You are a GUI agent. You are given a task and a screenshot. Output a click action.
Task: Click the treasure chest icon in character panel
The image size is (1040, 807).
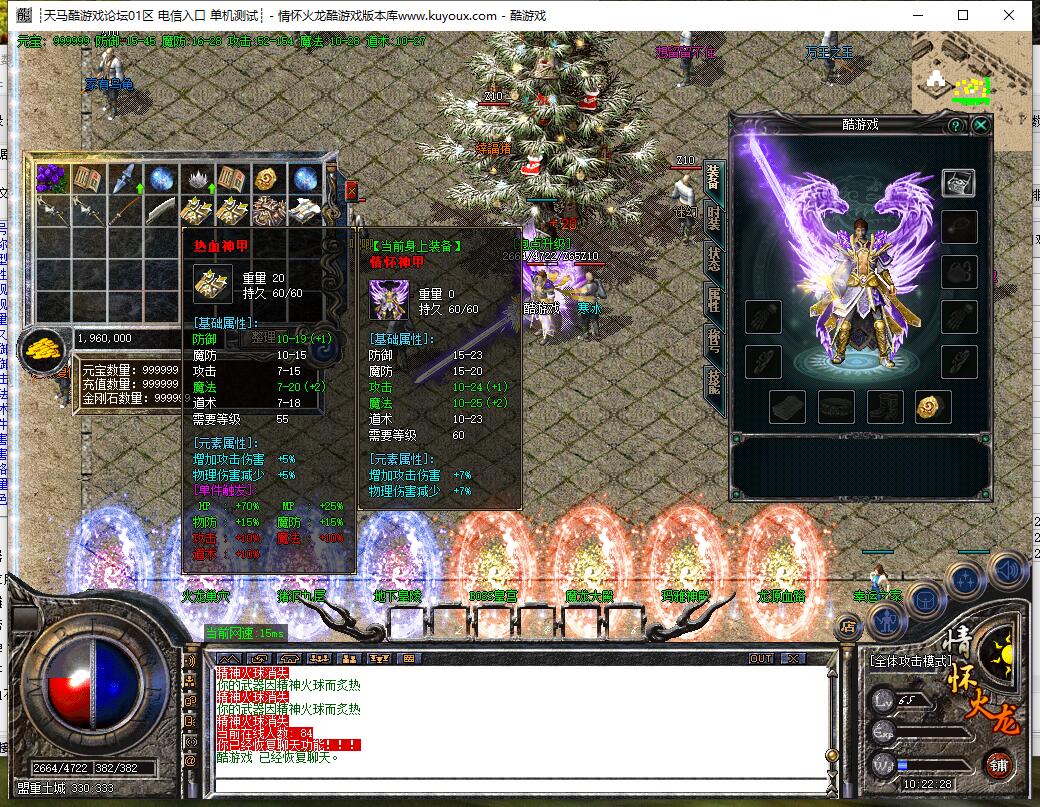click(x=958, y=182)
